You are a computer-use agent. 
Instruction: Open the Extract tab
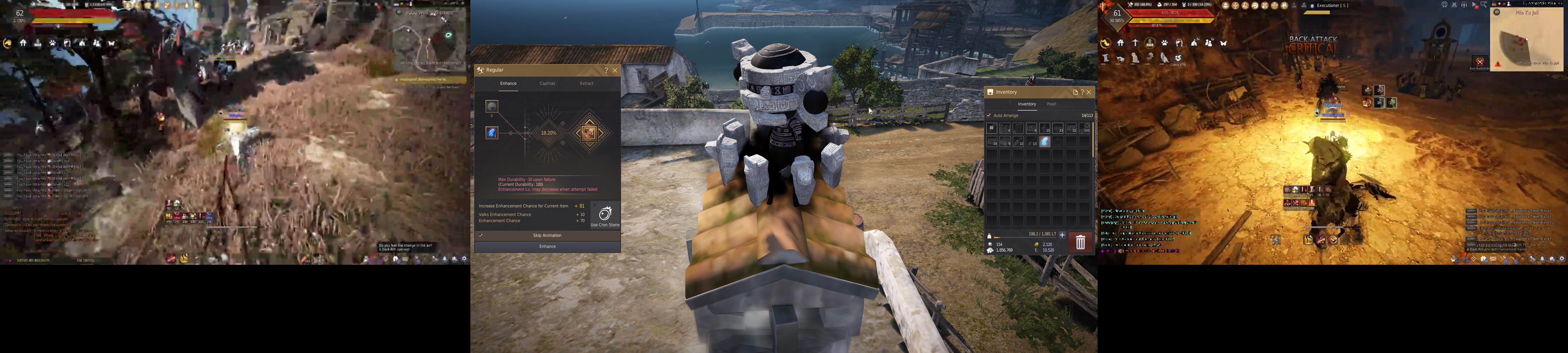point(586,83)
